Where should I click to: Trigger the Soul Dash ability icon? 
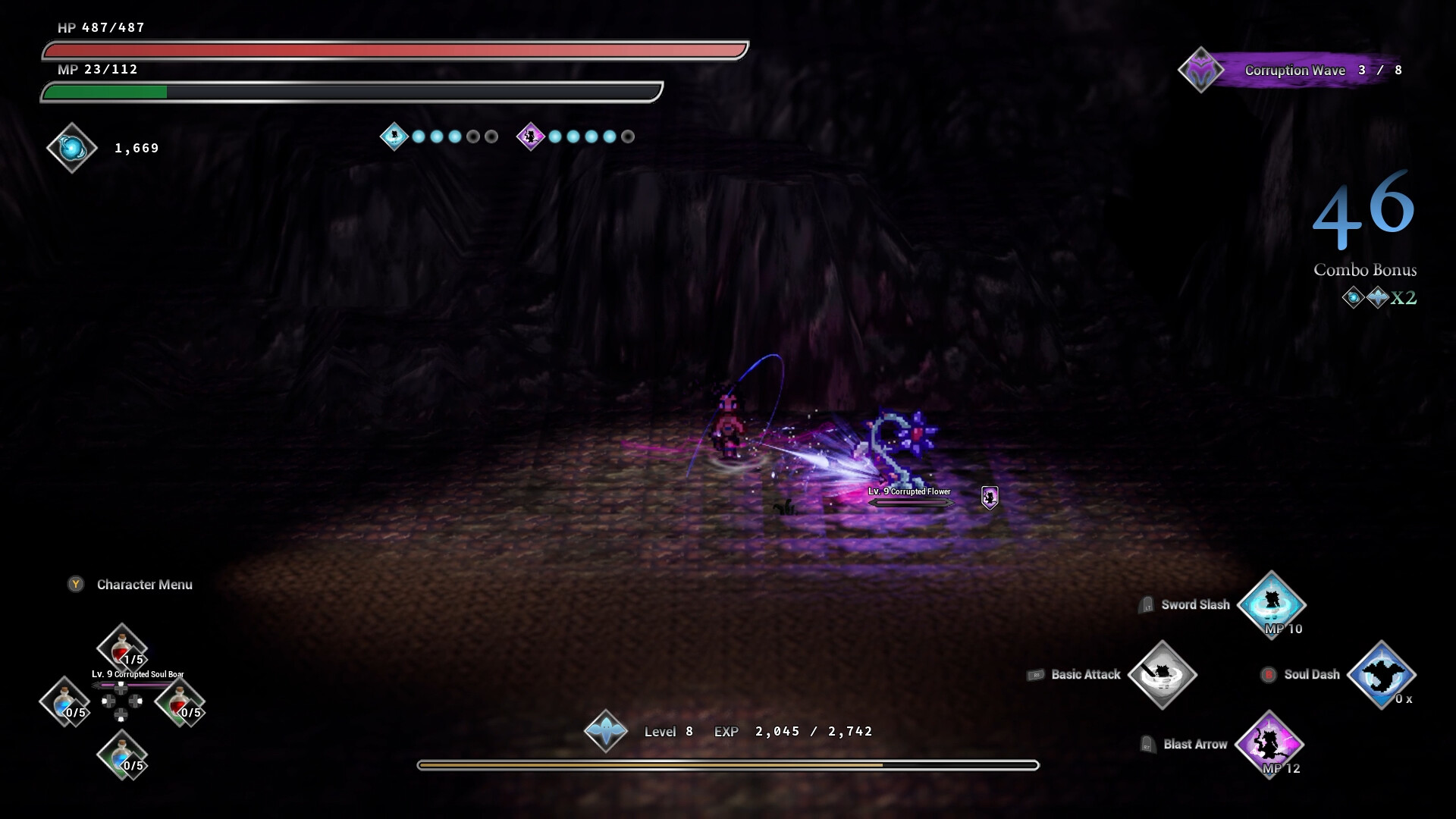[1381, 674]
